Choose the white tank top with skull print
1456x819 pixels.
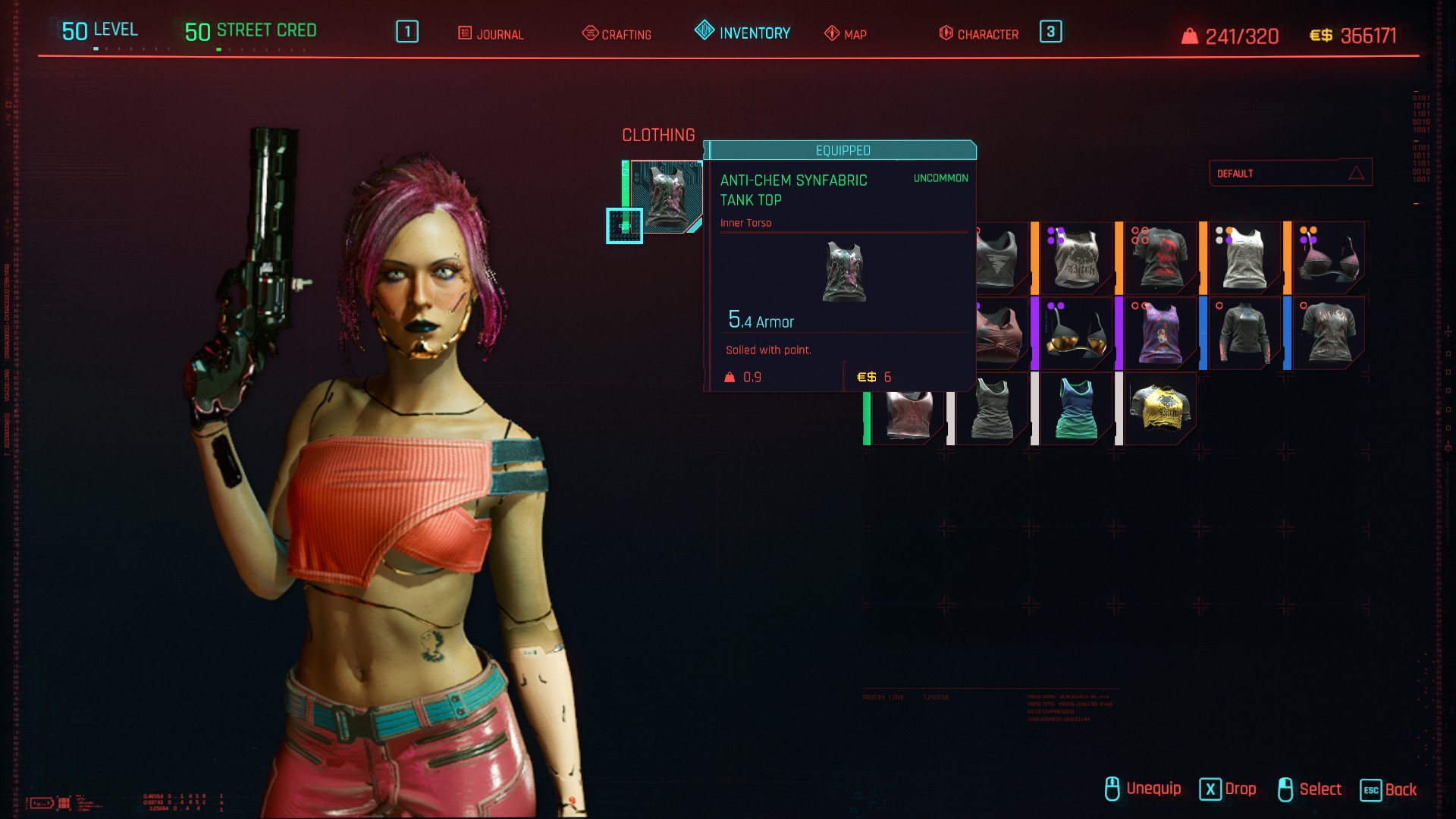[x=1075, y=259]
